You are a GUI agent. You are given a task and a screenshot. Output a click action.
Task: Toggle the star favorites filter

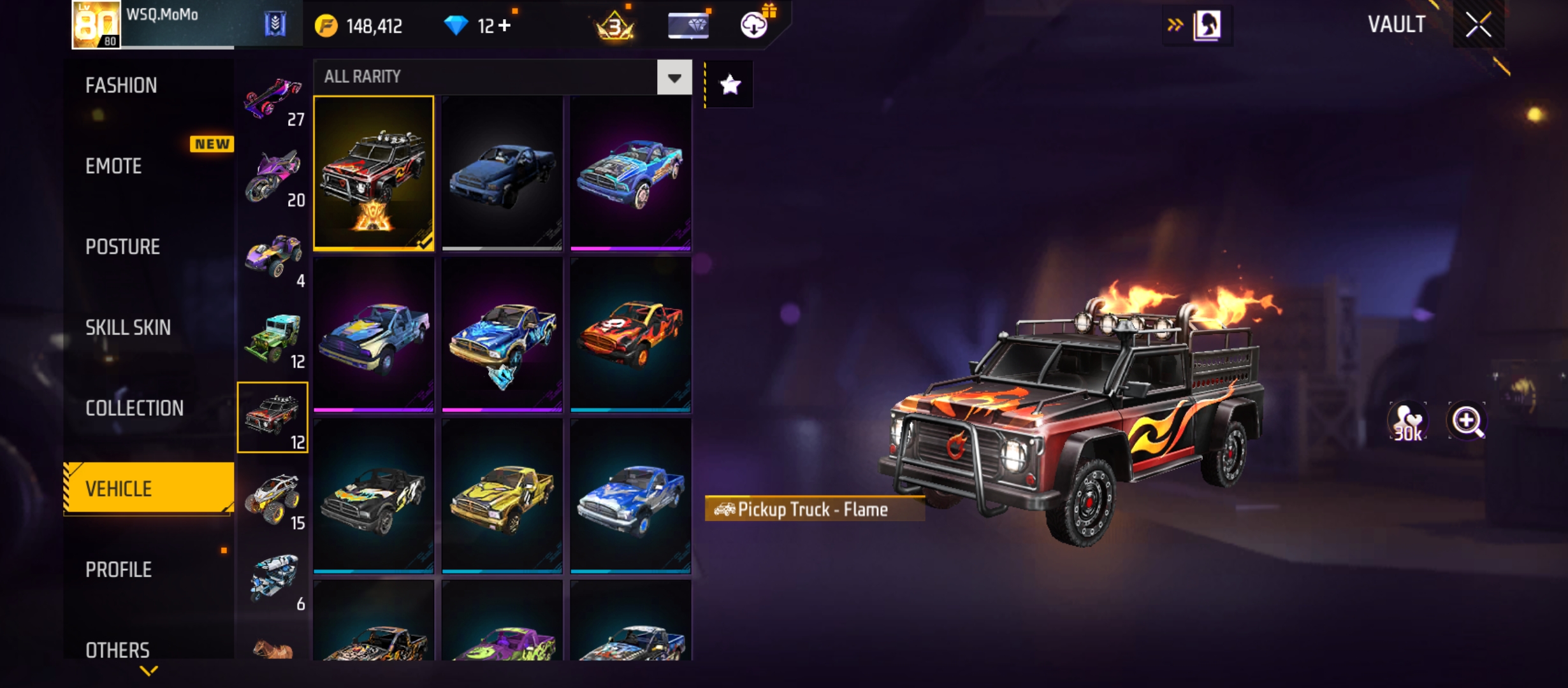coord(730,85)
